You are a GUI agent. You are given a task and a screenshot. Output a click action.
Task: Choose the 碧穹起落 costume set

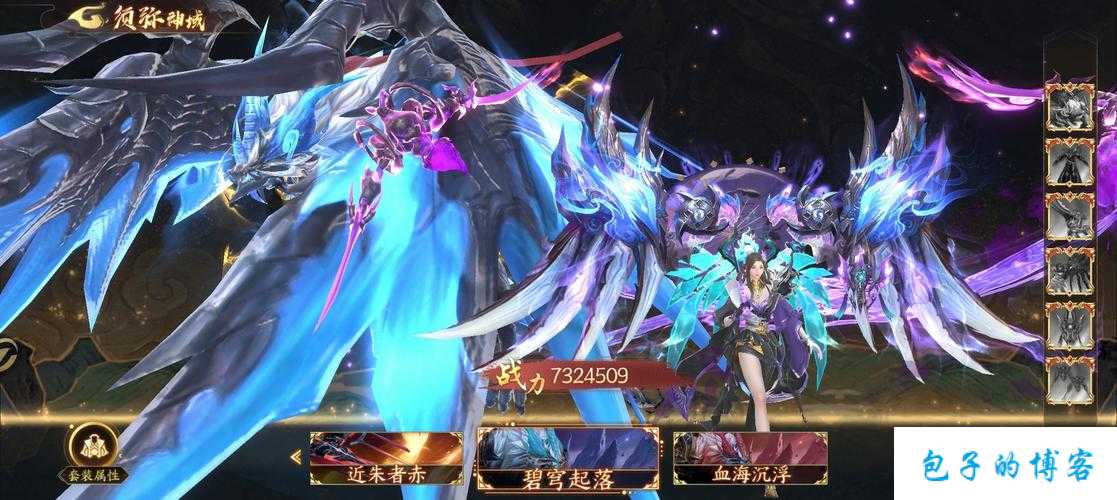pos(568,460)
